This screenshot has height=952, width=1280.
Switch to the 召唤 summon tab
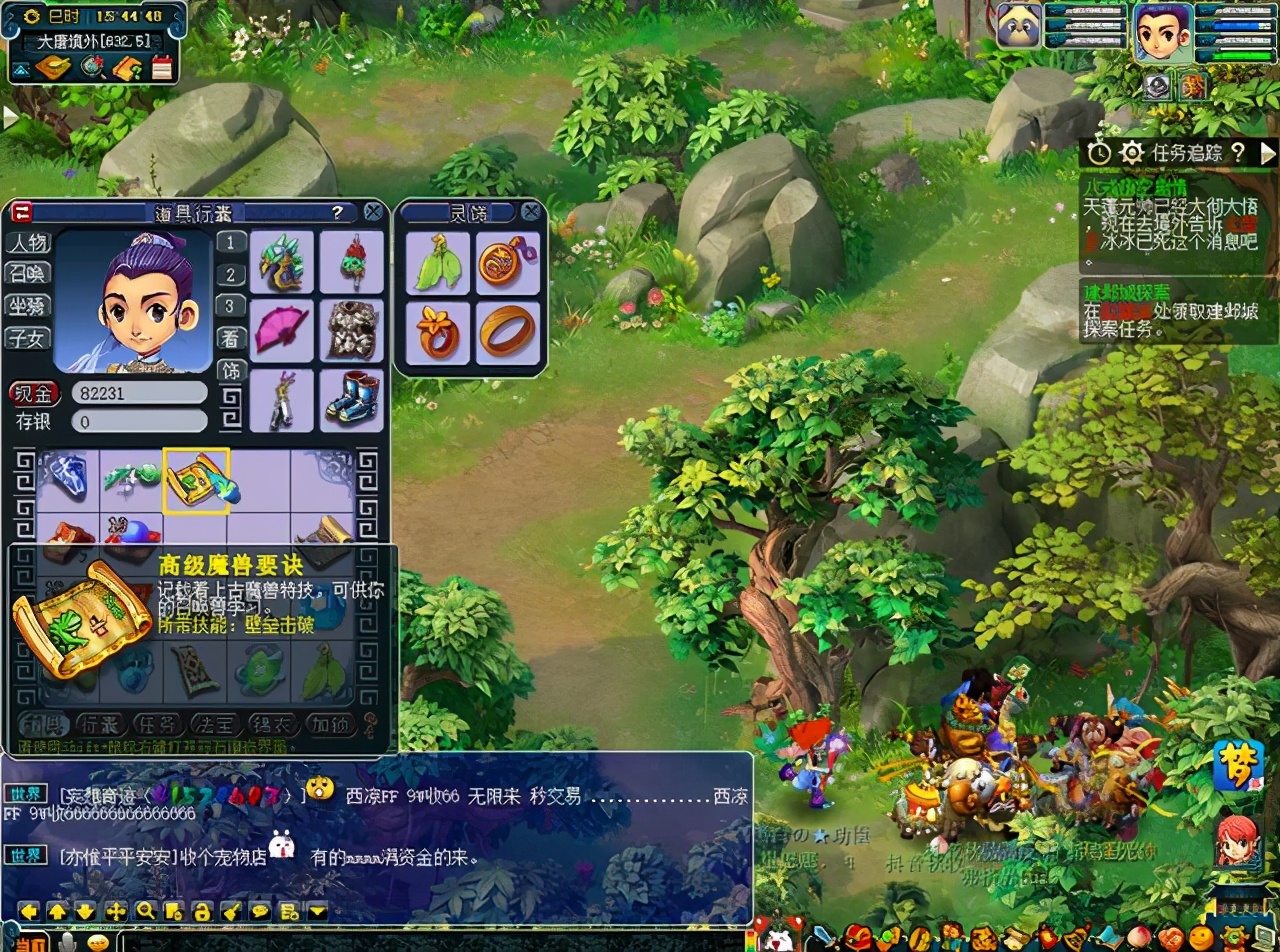point(28,274)
